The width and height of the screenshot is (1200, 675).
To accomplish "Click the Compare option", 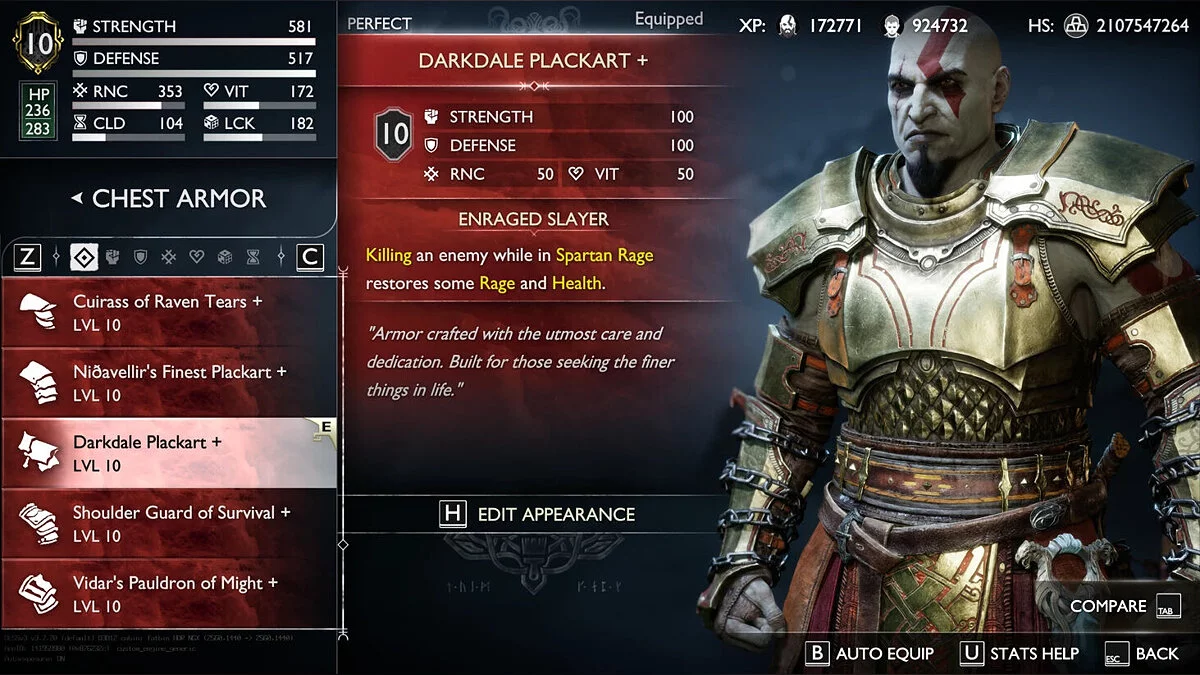I will click(1125, 606).
